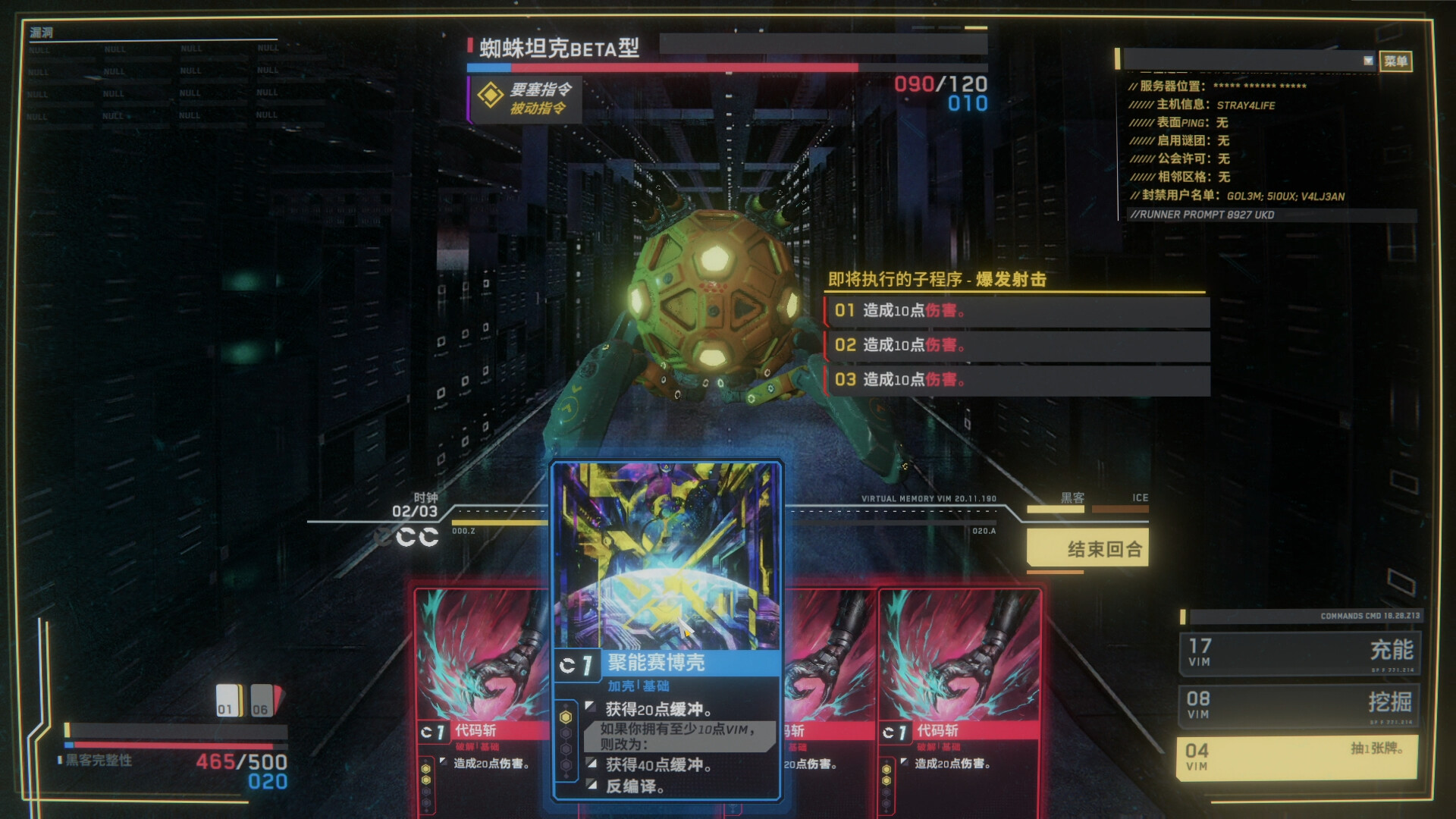
Task: Expand the 即将执行的子程序 - 爆发射击 header
Action: 937,280
